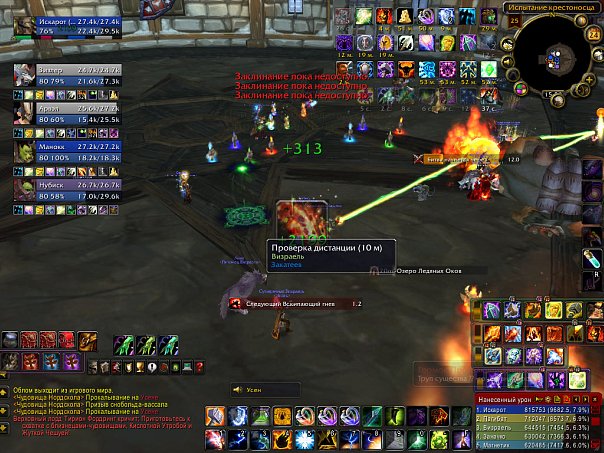Close the damage meter window
The height and width of the screenshot is (453, 604).
coord(597,398)
